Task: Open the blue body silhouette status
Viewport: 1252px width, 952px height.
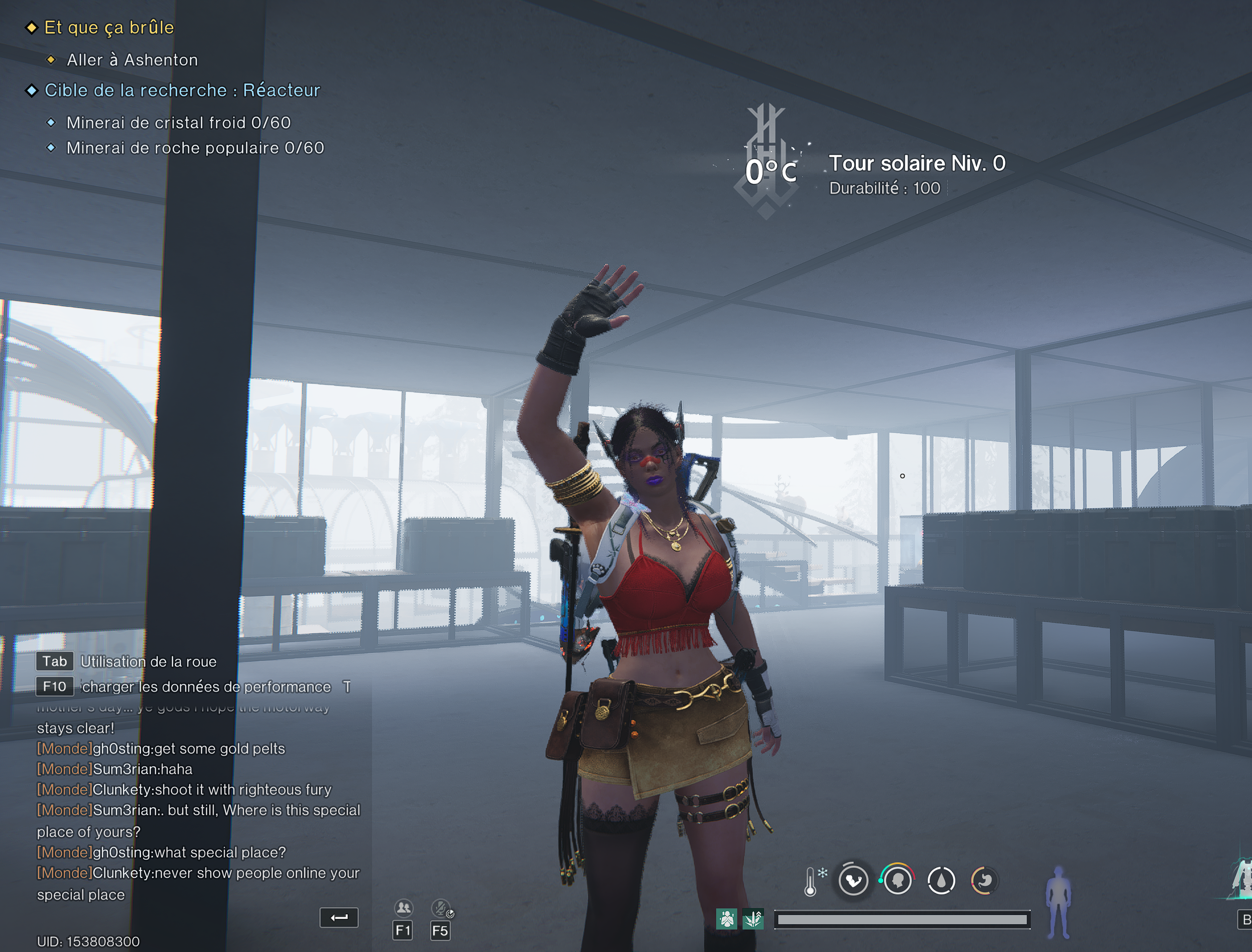Action: click(1058, 901)
